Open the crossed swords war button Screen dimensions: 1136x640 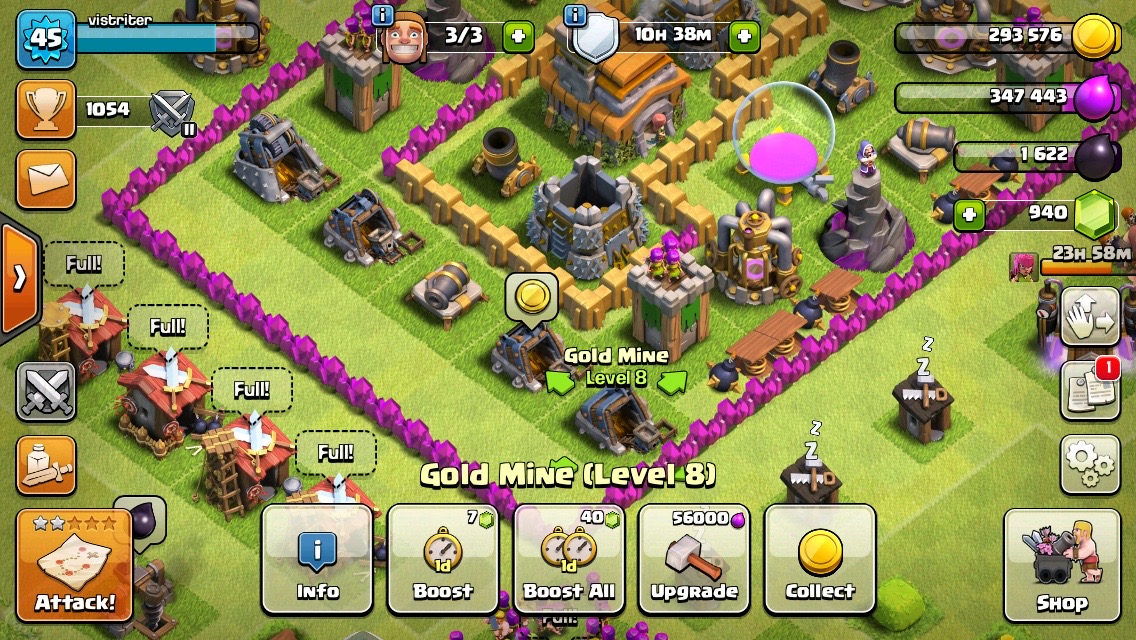pyautogui.click(x=46, y=391)
